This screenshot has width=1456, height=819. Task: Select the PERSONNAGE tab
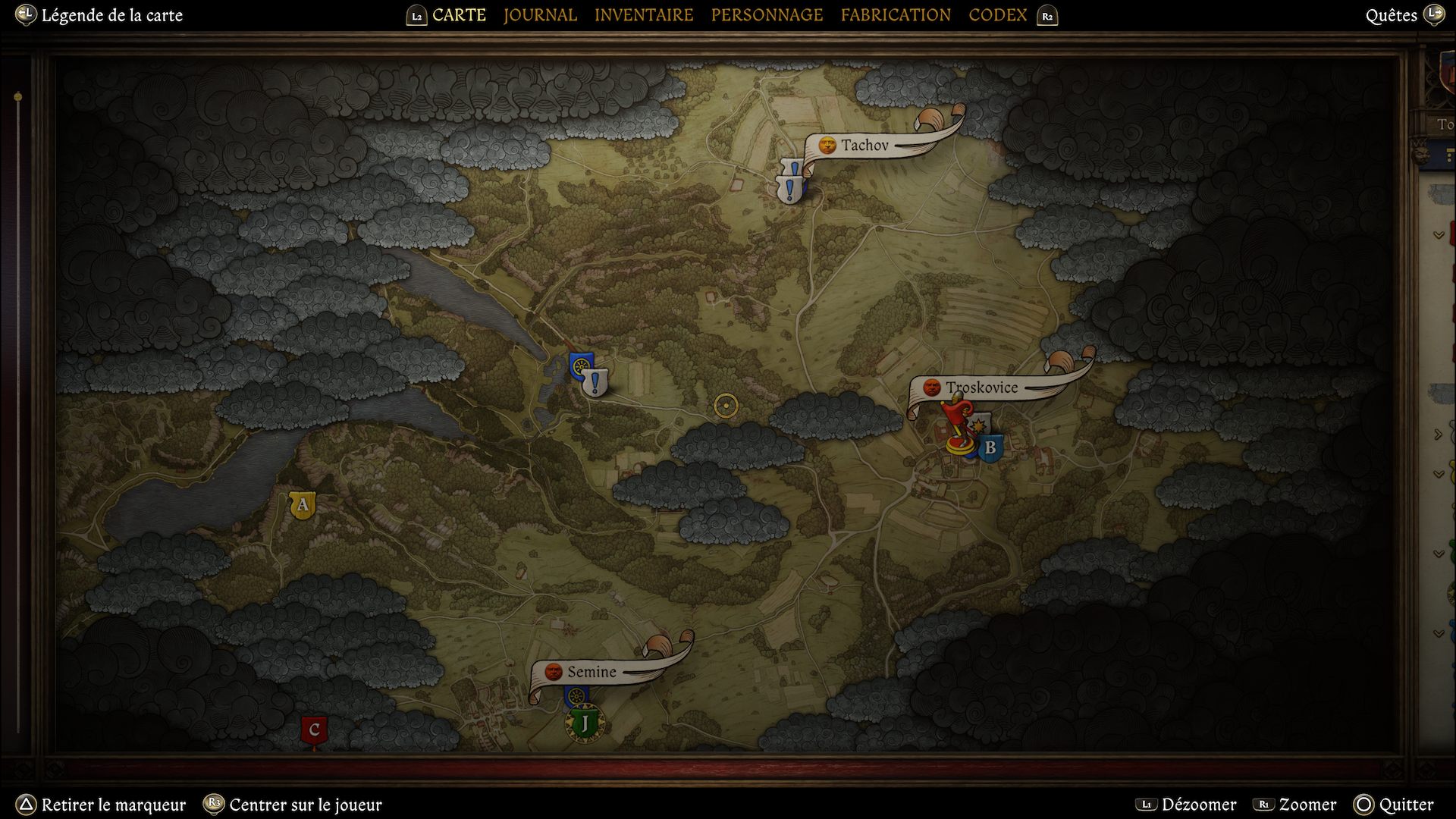[x=767, y=15]
